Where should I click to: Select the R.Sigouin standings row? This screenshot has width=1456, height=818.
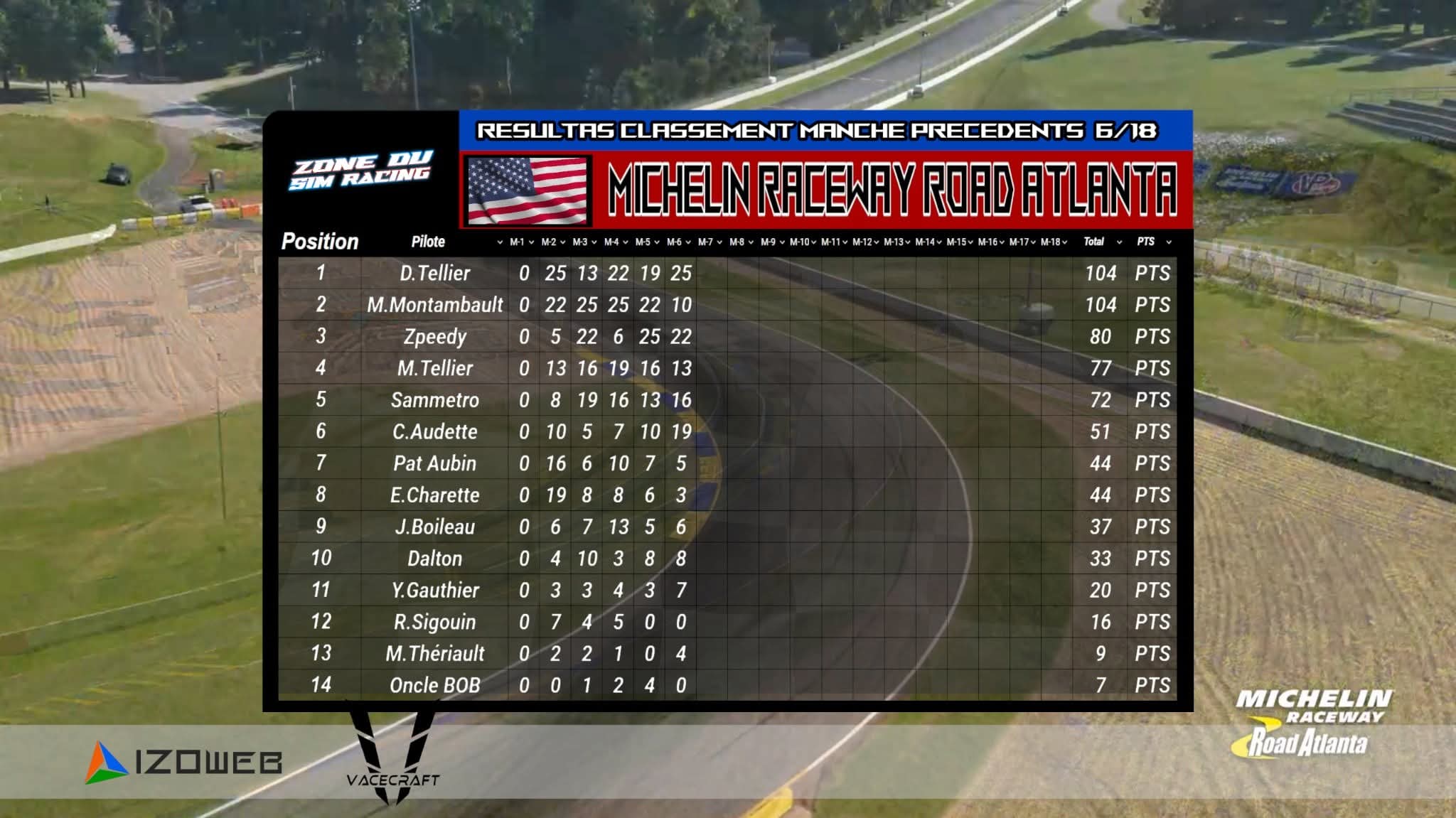pyautogui.click(x=434, y=622)
